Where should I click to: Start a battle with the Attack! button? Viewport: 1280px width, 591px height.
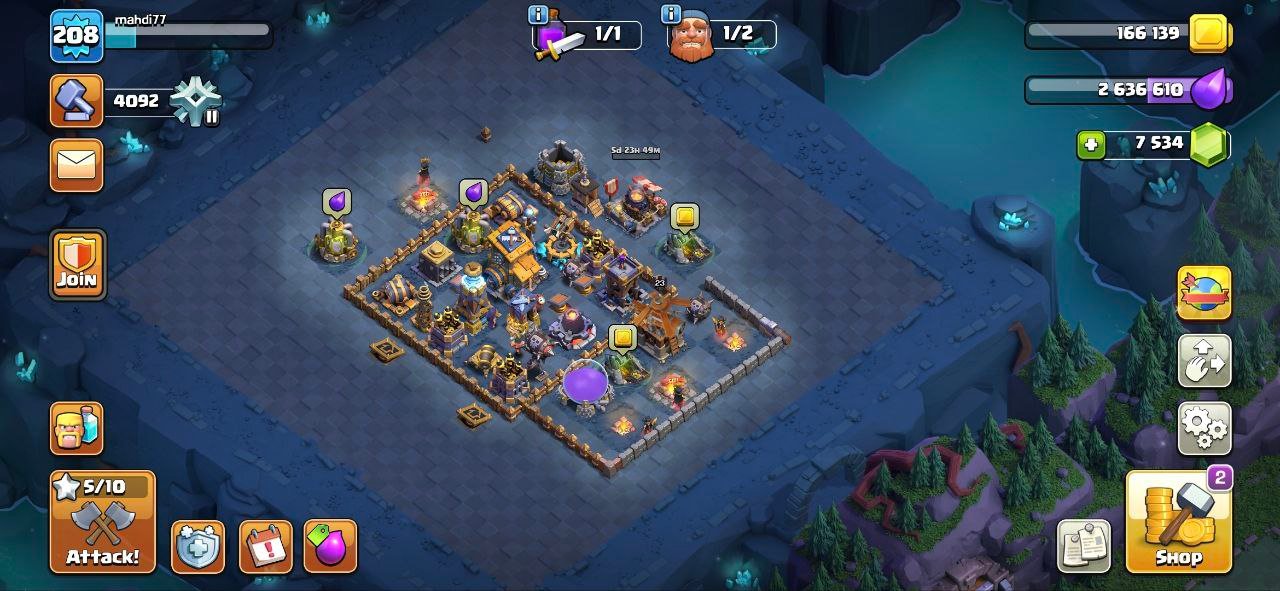[102, 522]
